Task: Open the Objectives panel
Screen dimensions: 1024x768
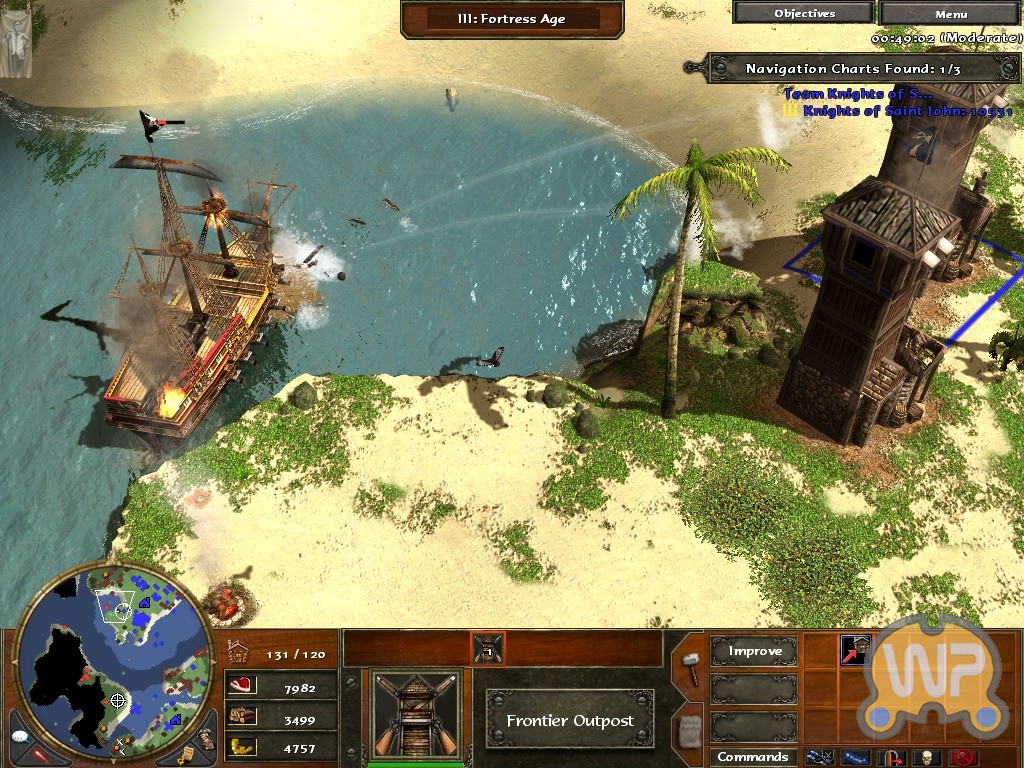Action: click(x=804, y=14)
